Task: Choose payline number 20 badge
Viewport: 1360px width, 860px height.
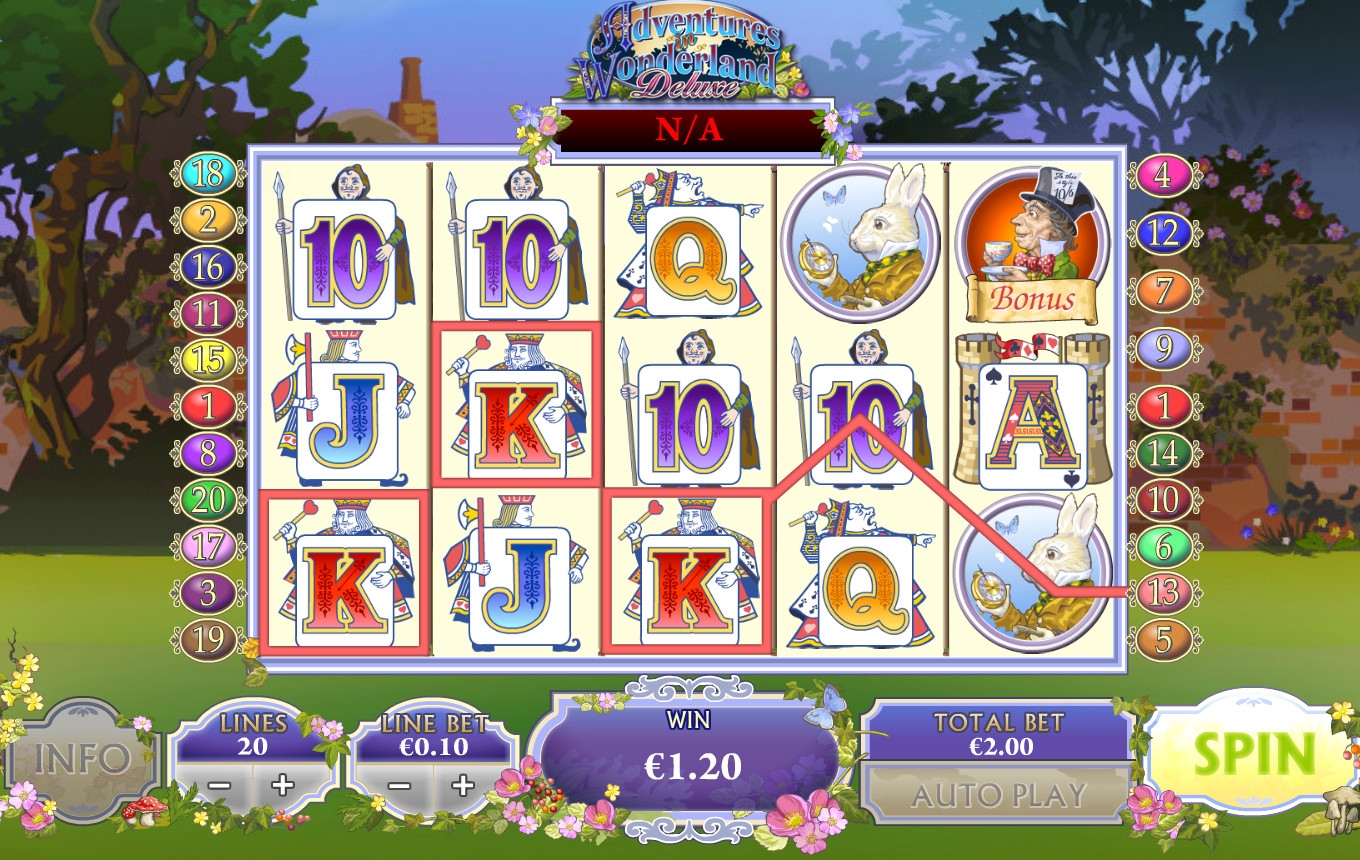Action: tap(207, 499)
